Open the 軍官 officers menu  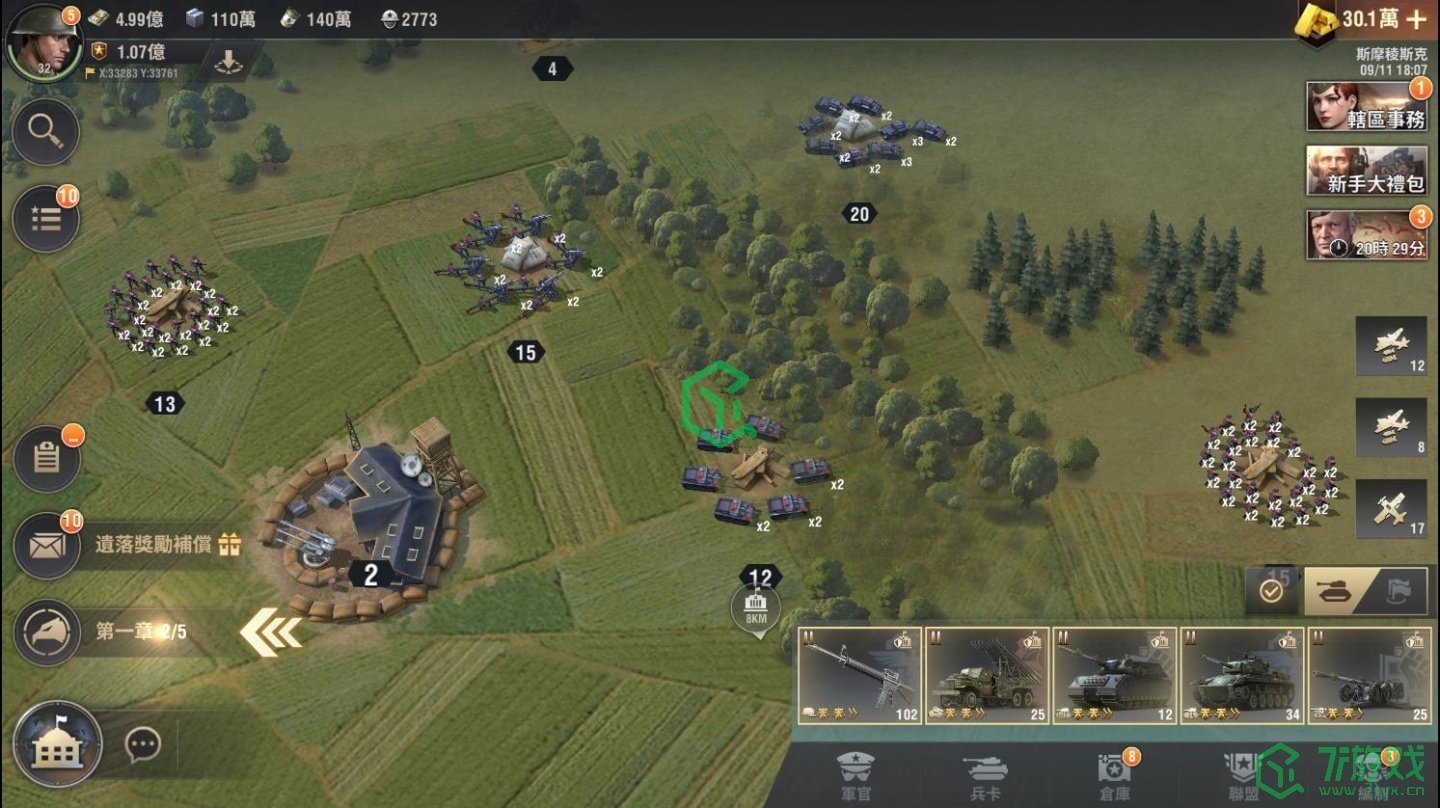click(x=854, y=776)
